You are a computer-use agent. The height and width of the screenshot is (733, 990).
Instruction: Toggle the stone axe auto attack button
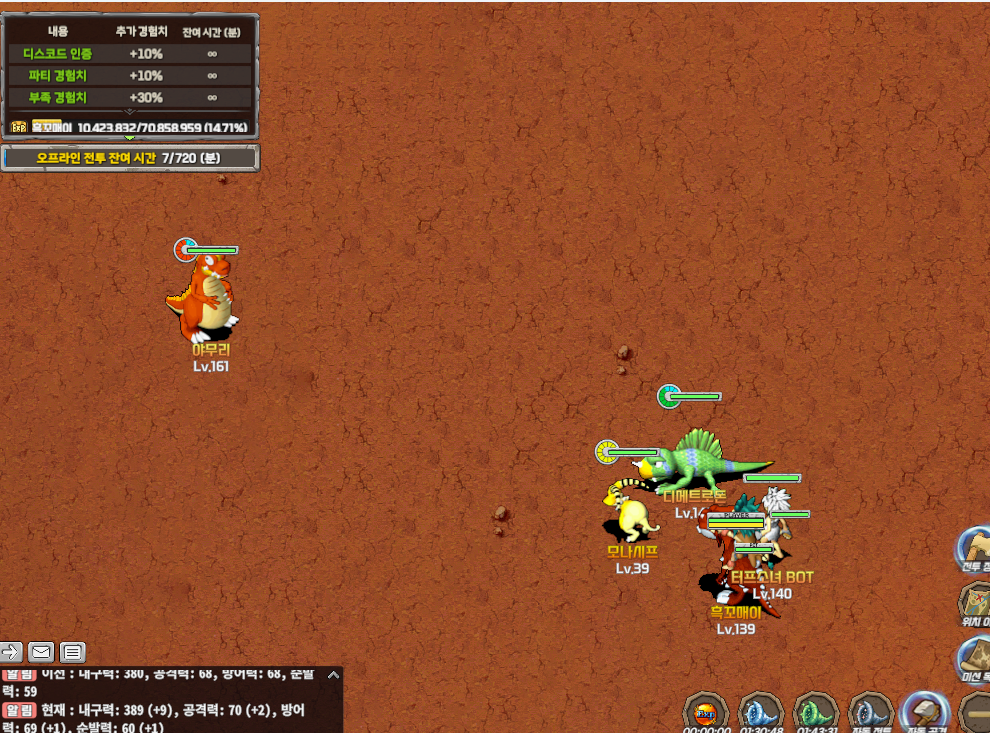(x=925, y=713)
